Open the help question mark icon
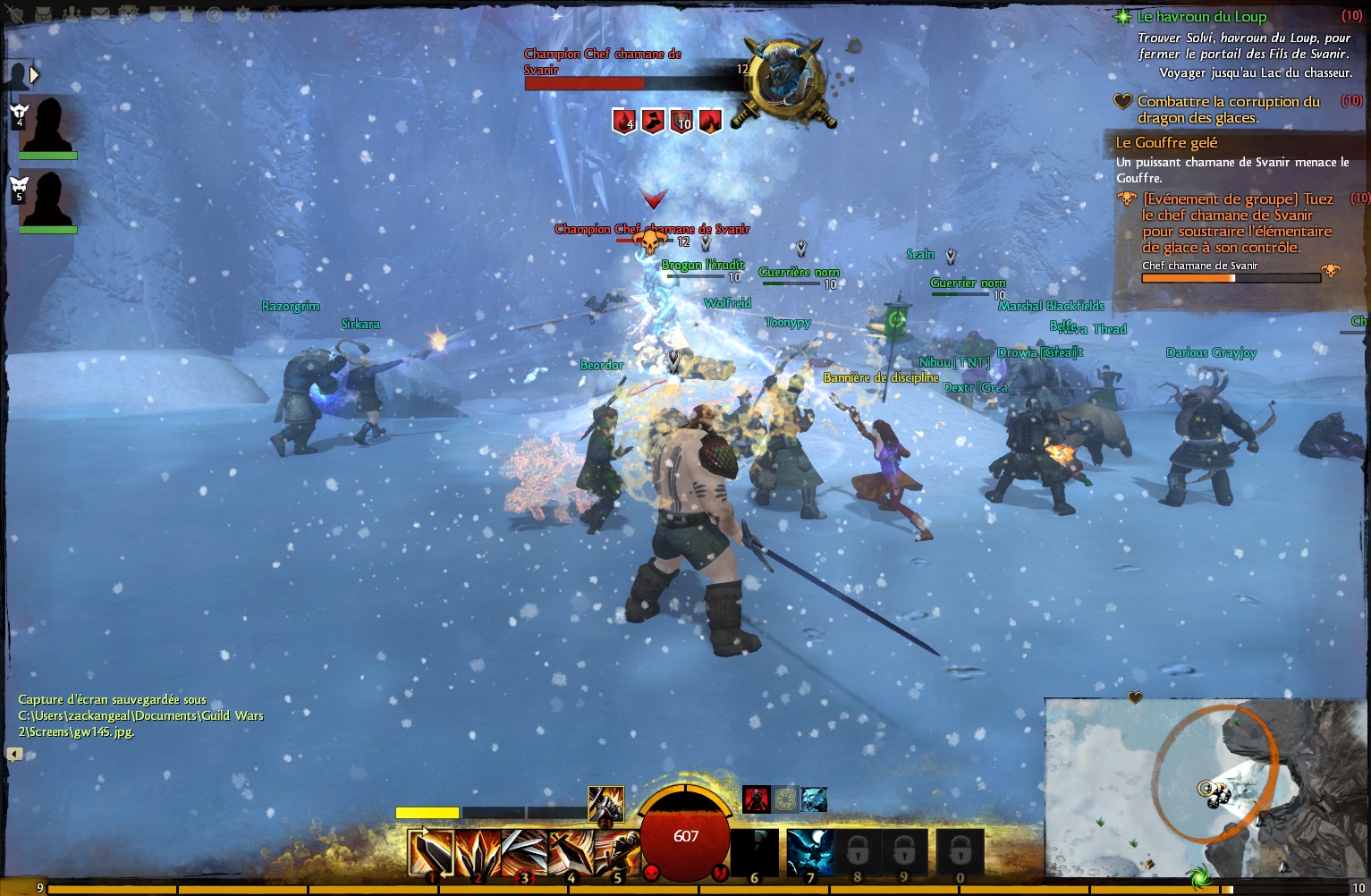The image size is (1371, 896). (x=215, y=14)
